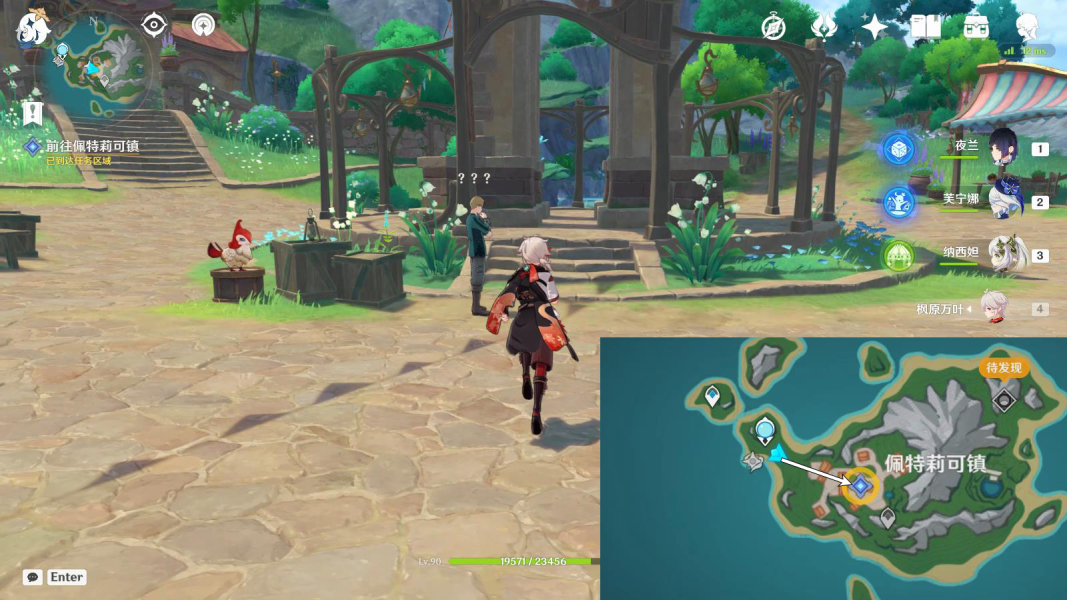
Task: Open the backpack inventory
Action: (x=976, y=27)
